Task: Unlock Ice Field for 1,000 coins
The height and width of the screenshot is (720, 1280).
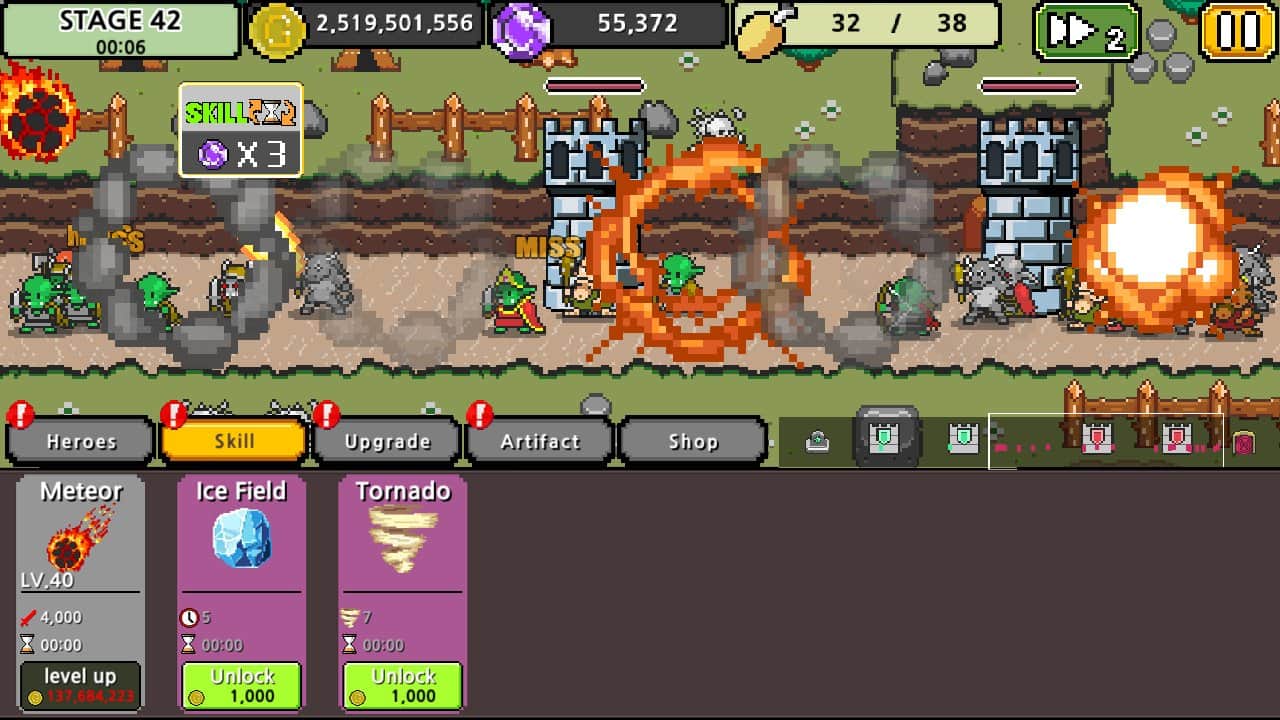Action: click(x=240, y=686)
